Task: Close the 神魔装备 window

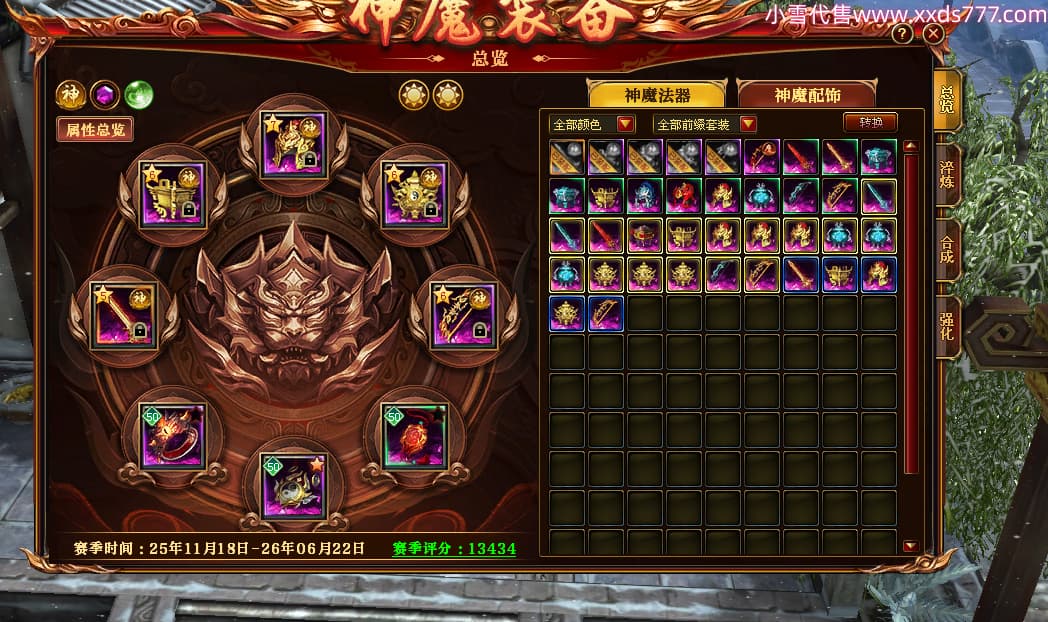Action: pyautogui.click(x=933, y=33)
